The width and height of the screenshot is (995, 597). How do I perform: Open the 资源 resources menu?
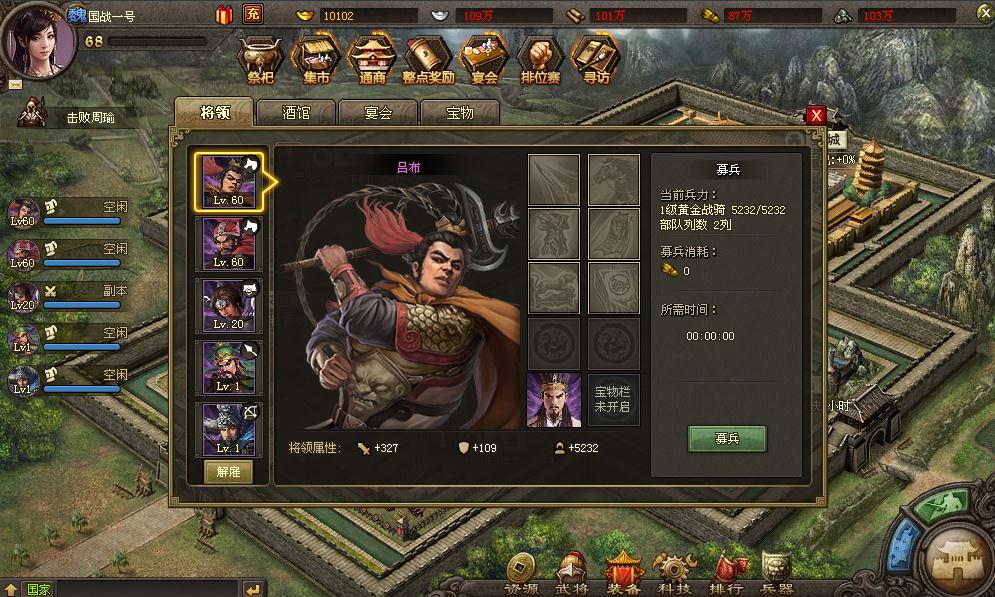521,574
